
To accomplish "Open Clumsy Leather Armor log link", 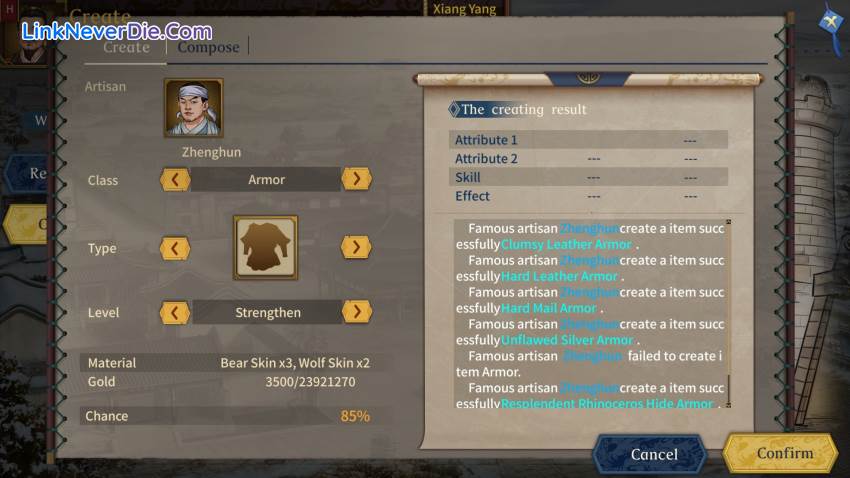I will (566, 244).
